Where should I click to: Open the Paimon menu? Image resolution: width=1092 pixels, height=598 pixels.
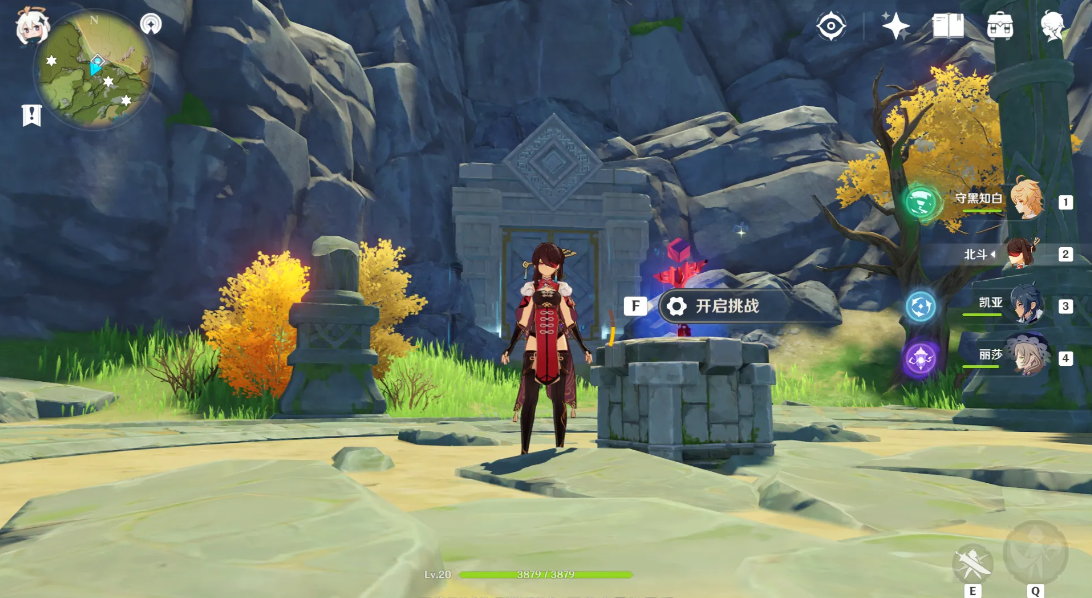(x=32, y=27)
